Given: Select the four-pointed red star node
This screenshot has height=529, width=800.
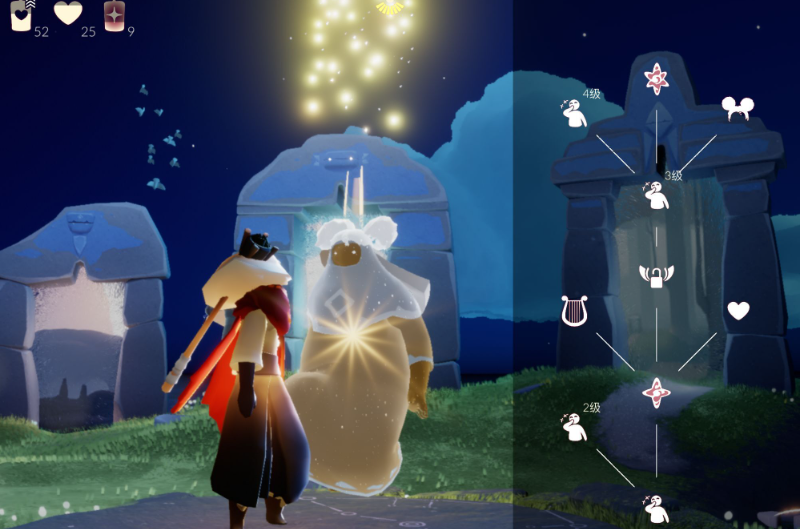Looking at the screenshot, I should click(656, 391).
